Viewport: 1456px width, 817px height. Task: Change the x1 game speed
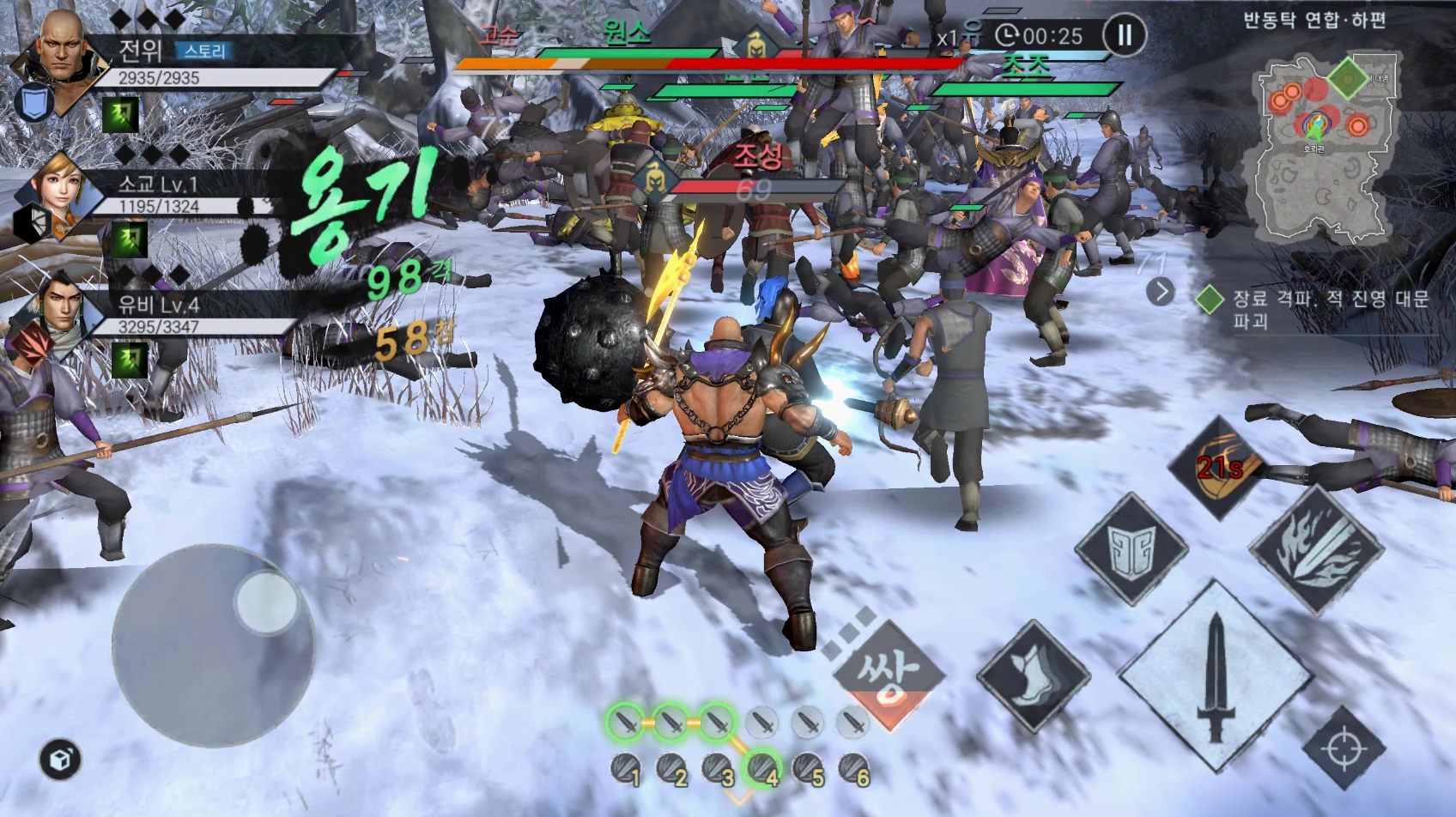click(947, 38)
